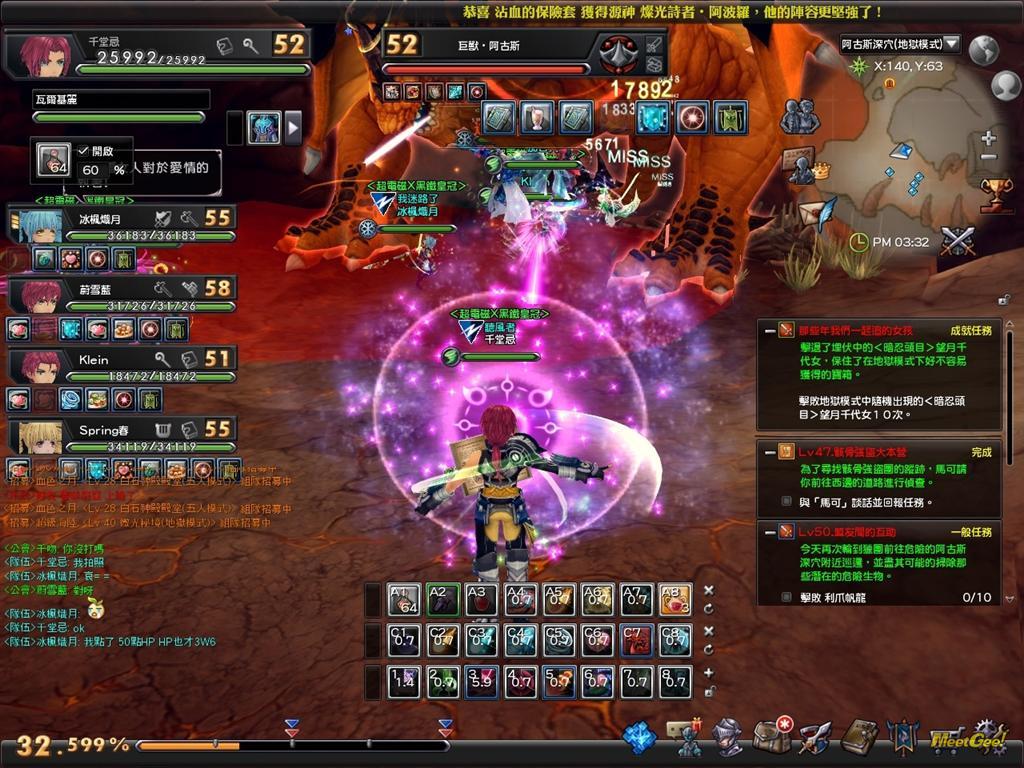Image resolution: width=1024 pixels, height=768 pixels.
Task: Open the crossed swords battle icon
Action: (x=957, y=241)
